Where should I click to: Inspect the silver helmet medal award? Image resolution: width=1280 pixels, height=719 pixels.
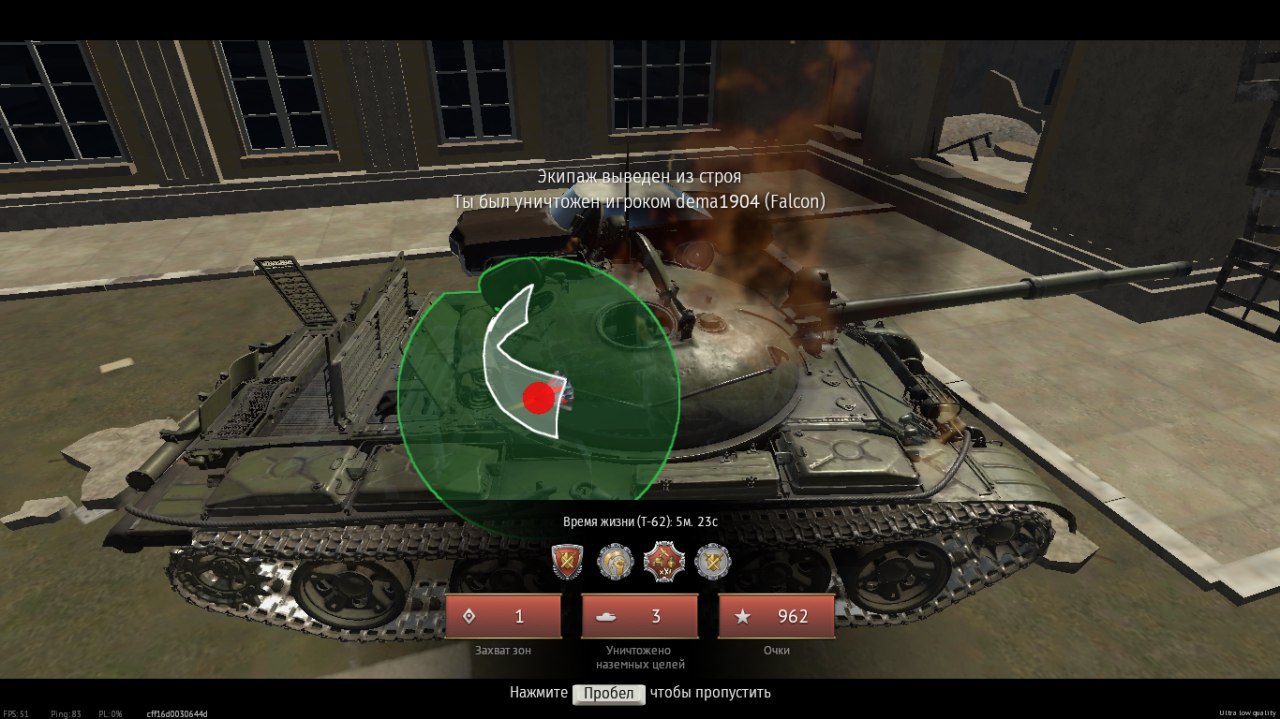point(615,562)
